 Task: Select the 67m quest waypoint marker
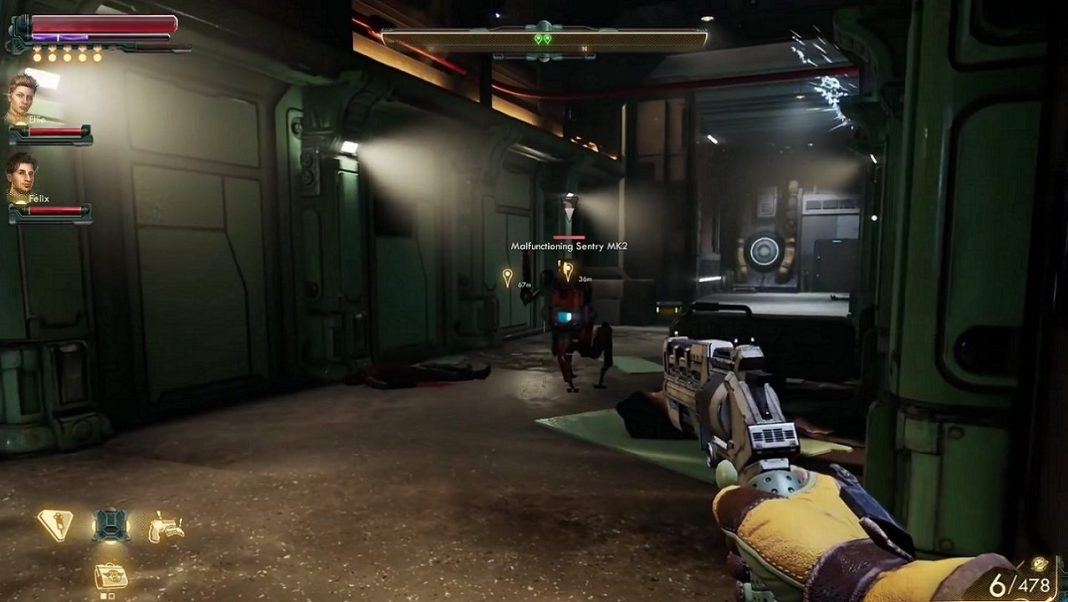(x=507, y=276)
